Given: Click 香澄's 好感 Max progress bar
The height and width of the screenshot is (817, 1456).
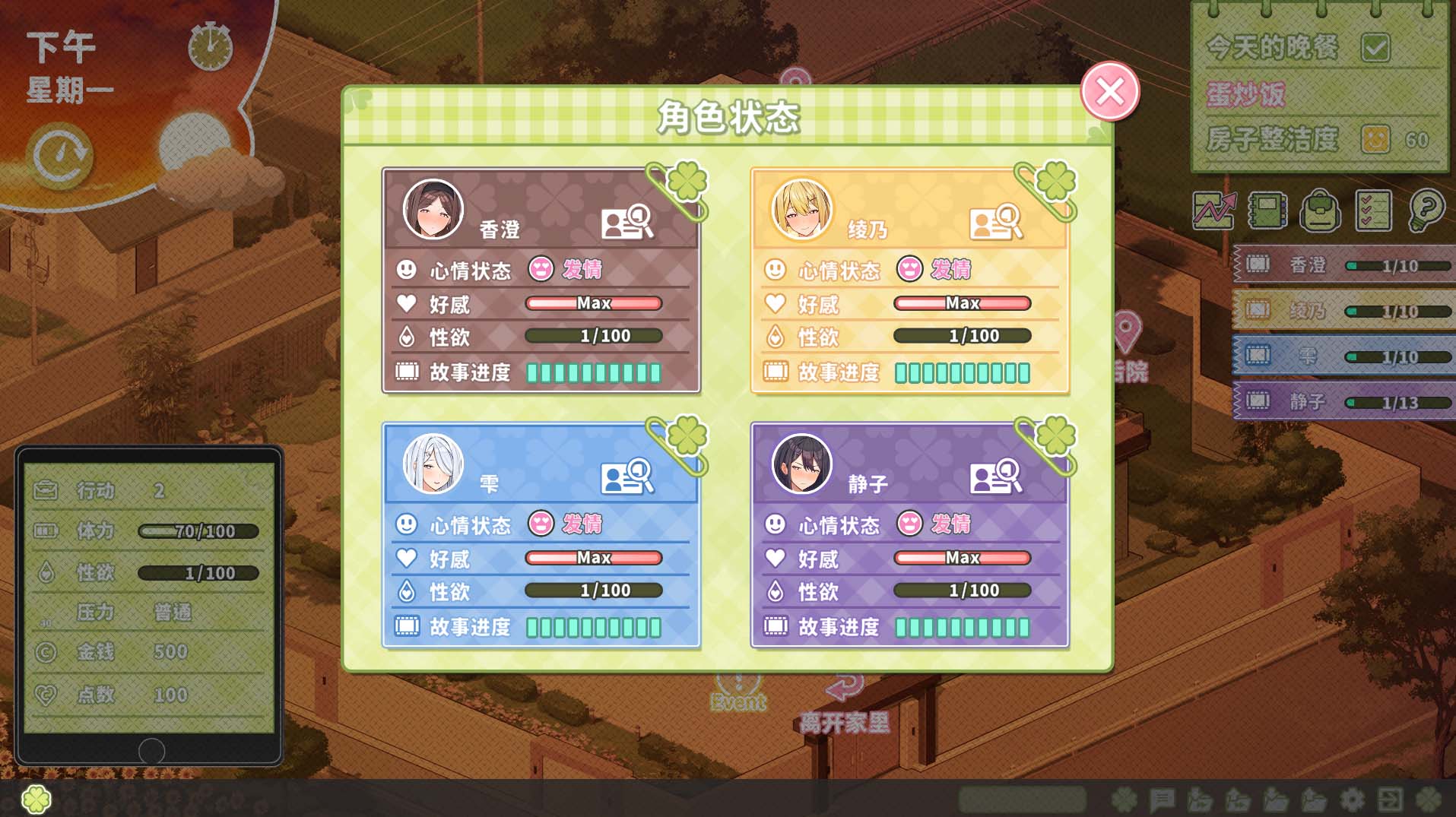Looking at the screenshot, I should [594, 303].
